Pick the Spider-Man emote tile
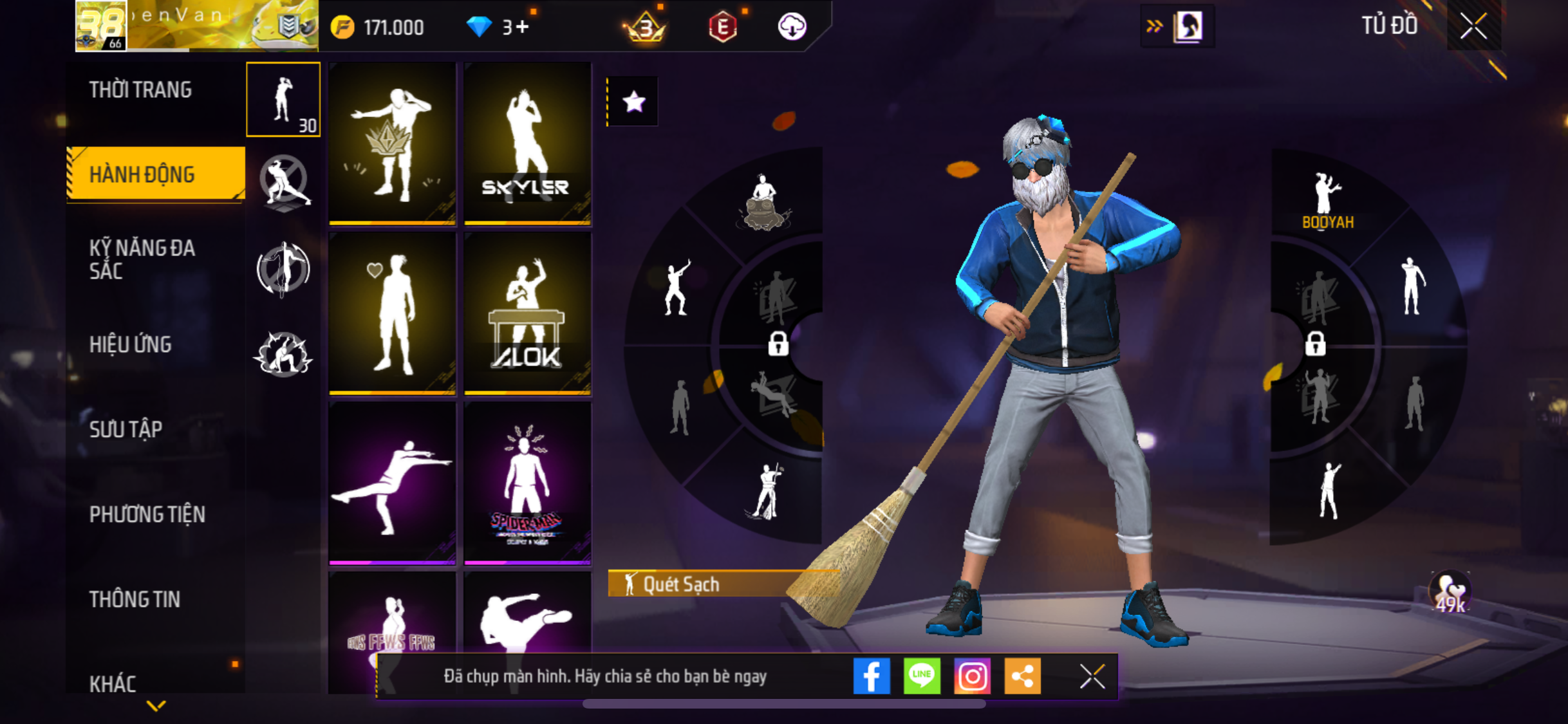1568x724 pixels. (527, 483)
